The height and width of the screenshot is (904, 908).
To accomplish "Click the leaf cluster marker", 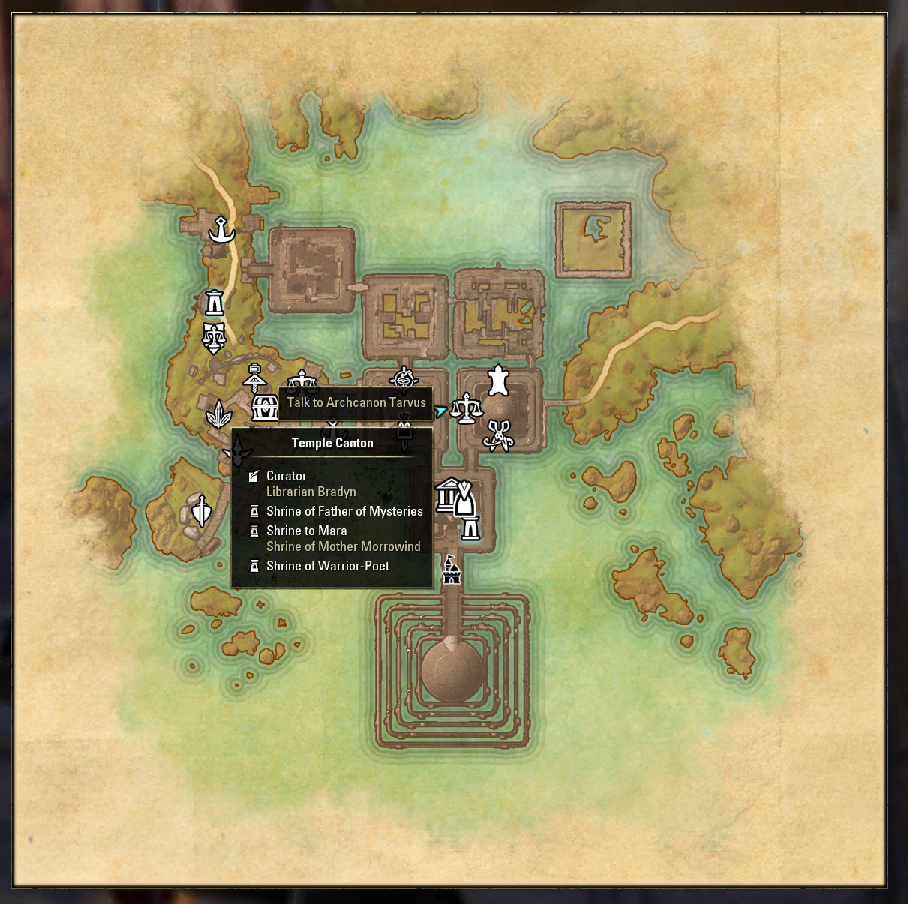I will click(218, 413).
